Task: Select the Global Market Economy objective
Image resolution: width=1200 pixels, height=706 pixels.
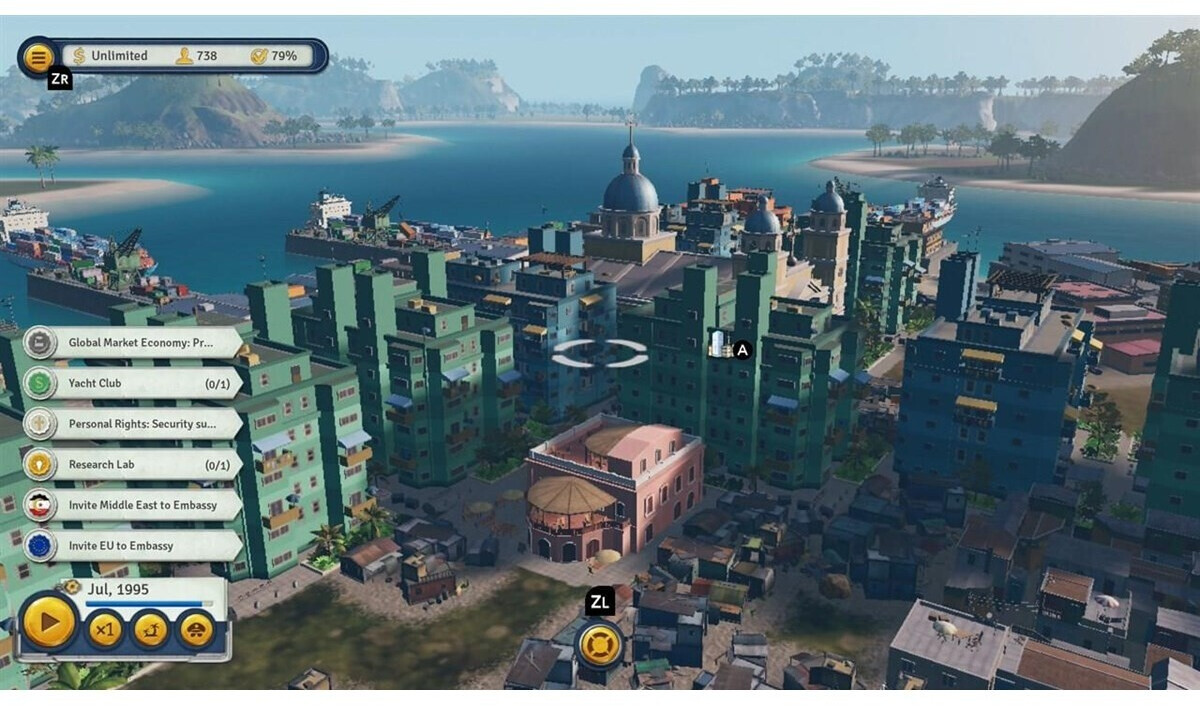Action: (x=140, y=342)
